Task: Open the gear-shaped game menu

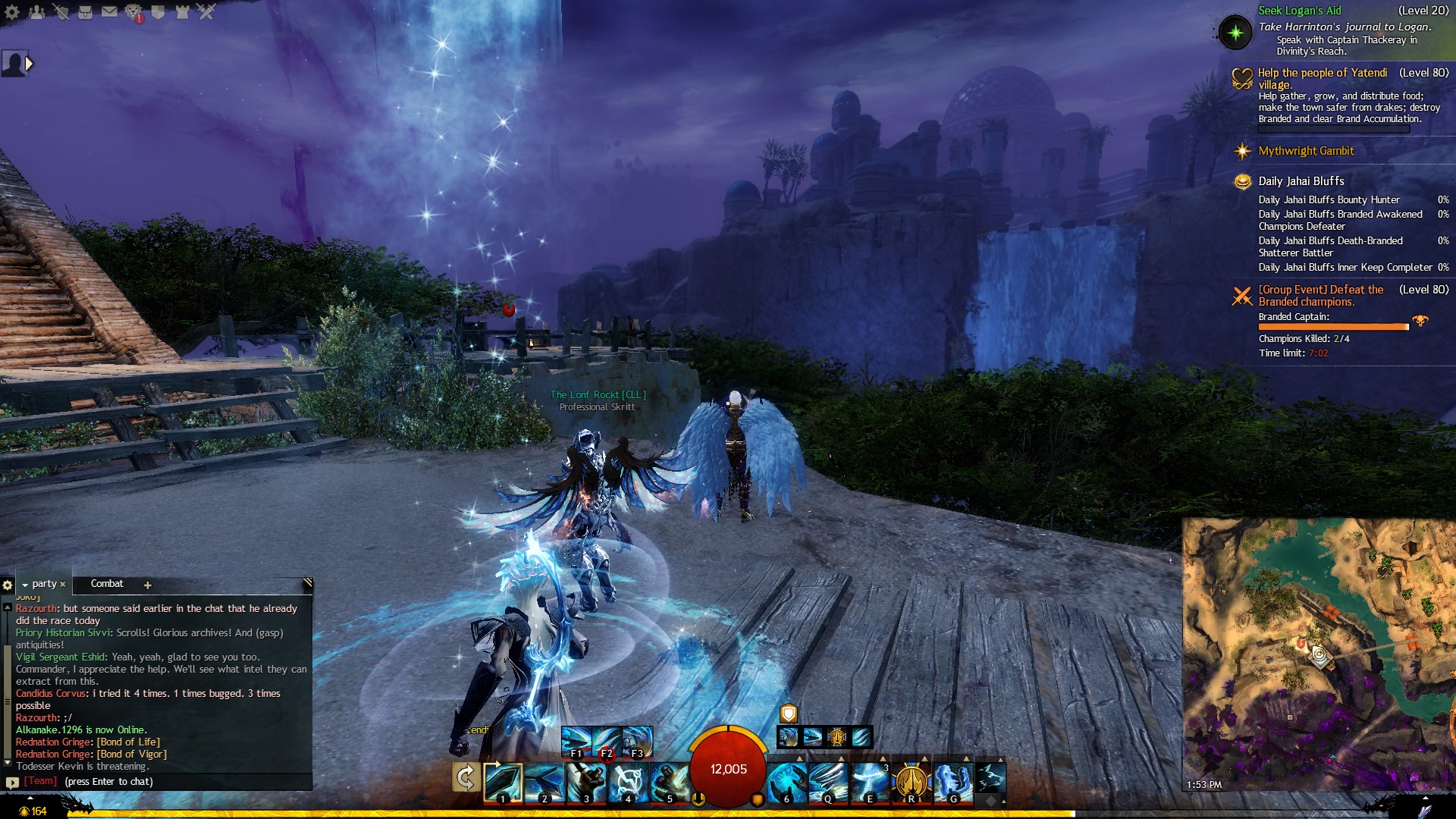Action: [x=12, y=11]
